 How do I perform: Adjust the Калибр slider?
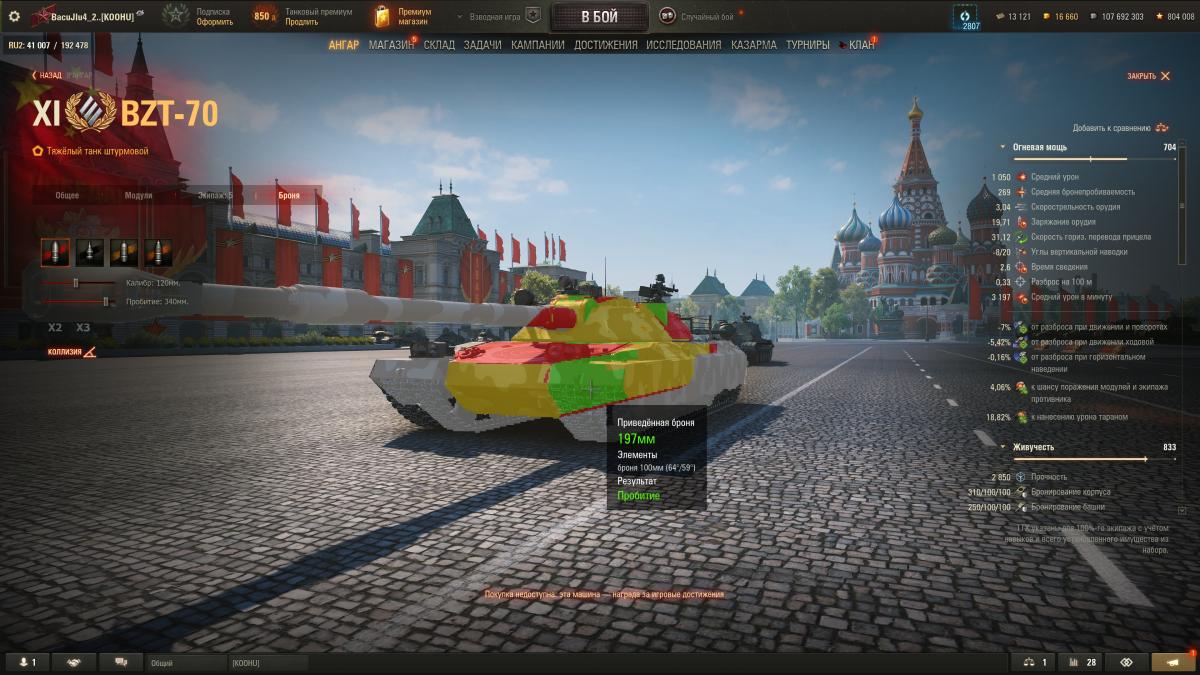click(x=75, y=283)
